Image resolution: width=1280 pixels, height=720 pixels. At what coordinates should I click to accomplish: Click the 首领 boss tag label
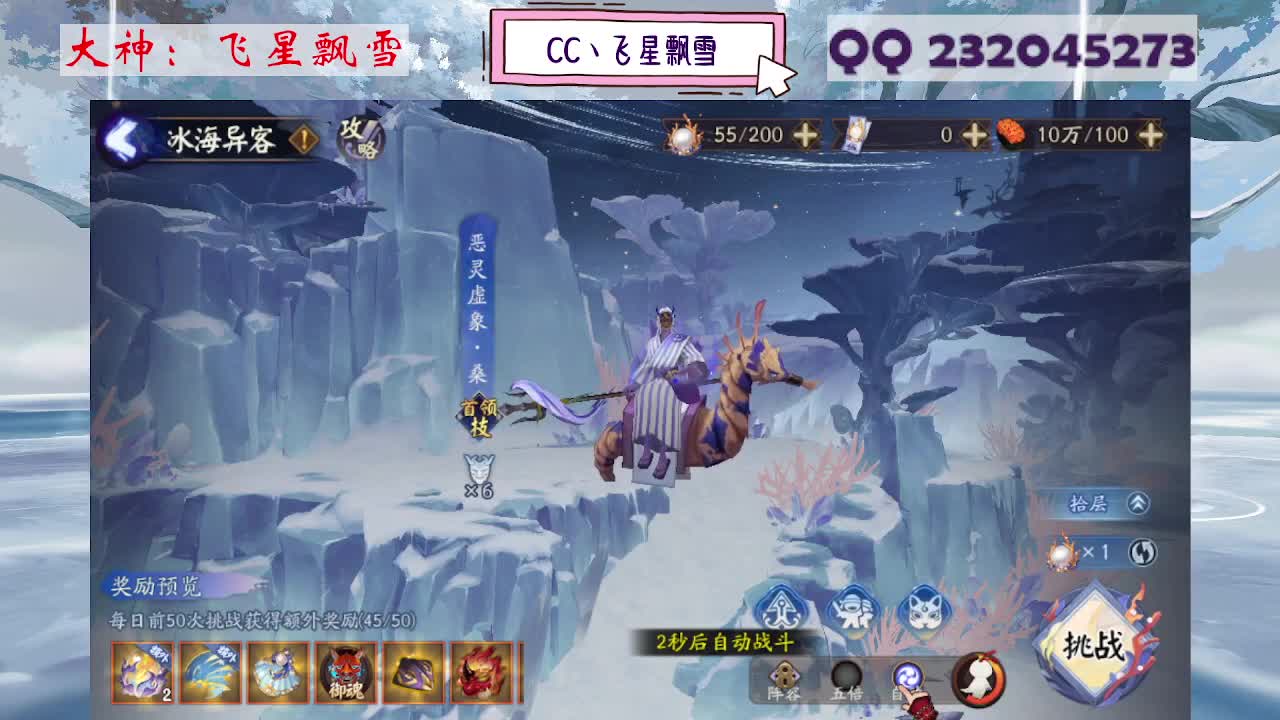coord(478,408)
